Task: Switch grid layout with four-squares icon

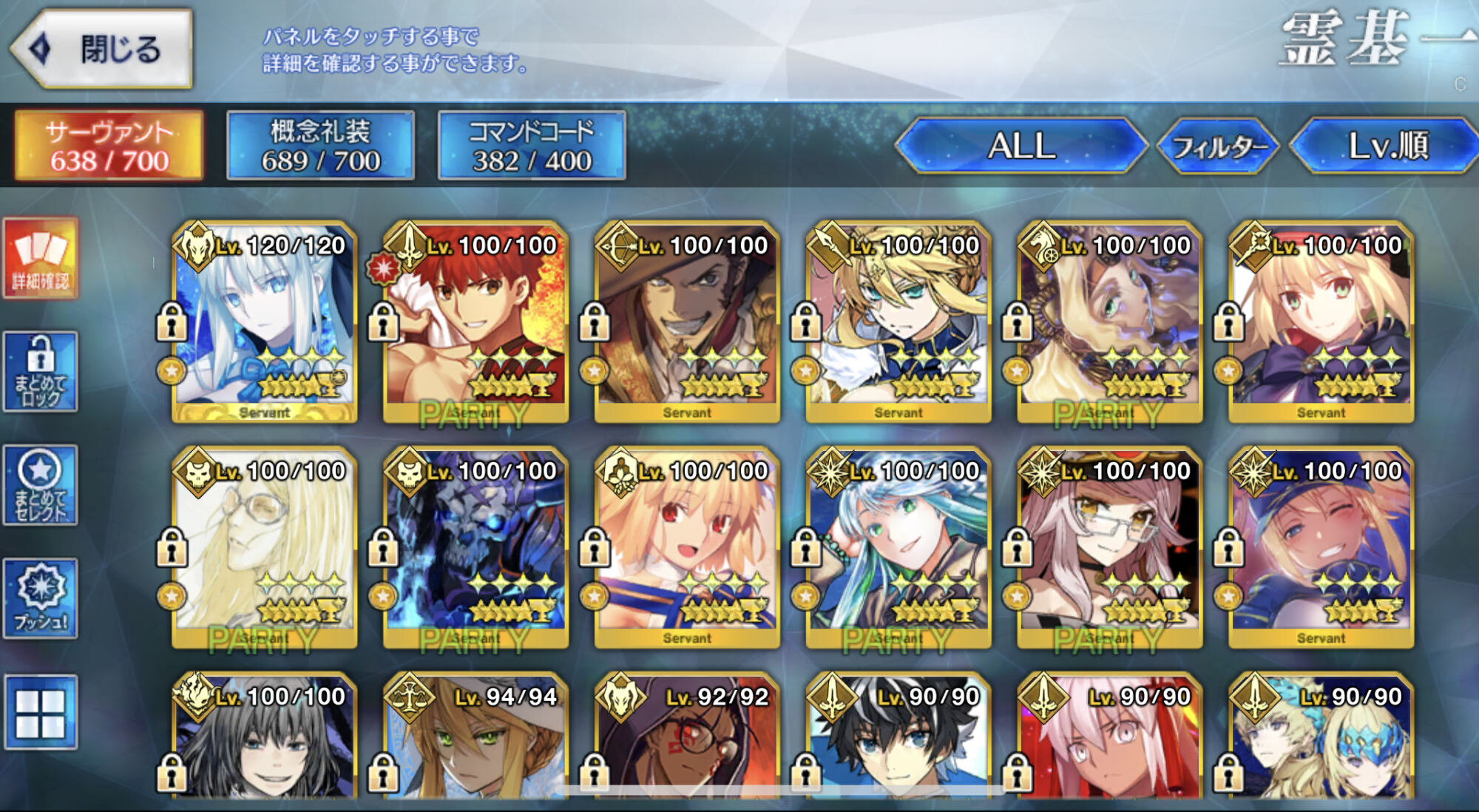Action: click(x=41, y=712)
